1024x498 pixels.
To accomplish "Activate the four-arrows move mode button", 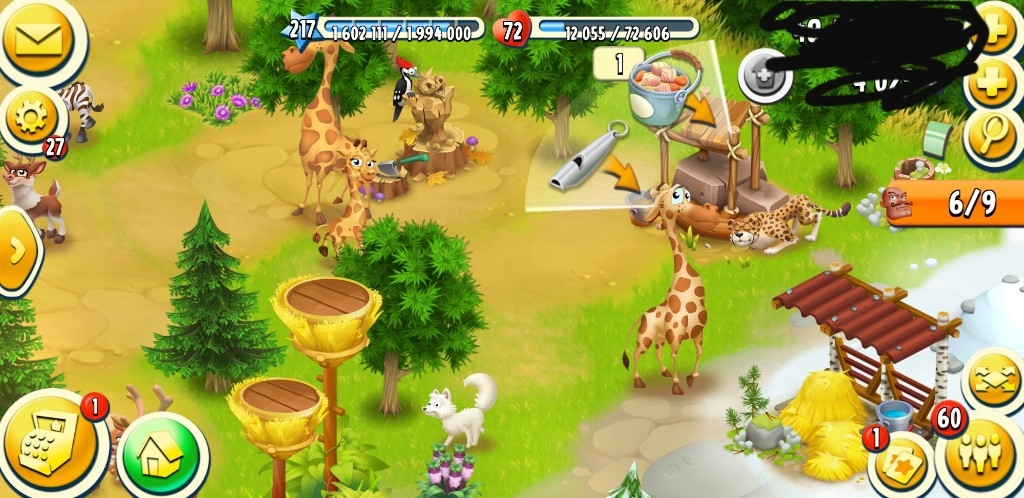I will 994,383.
